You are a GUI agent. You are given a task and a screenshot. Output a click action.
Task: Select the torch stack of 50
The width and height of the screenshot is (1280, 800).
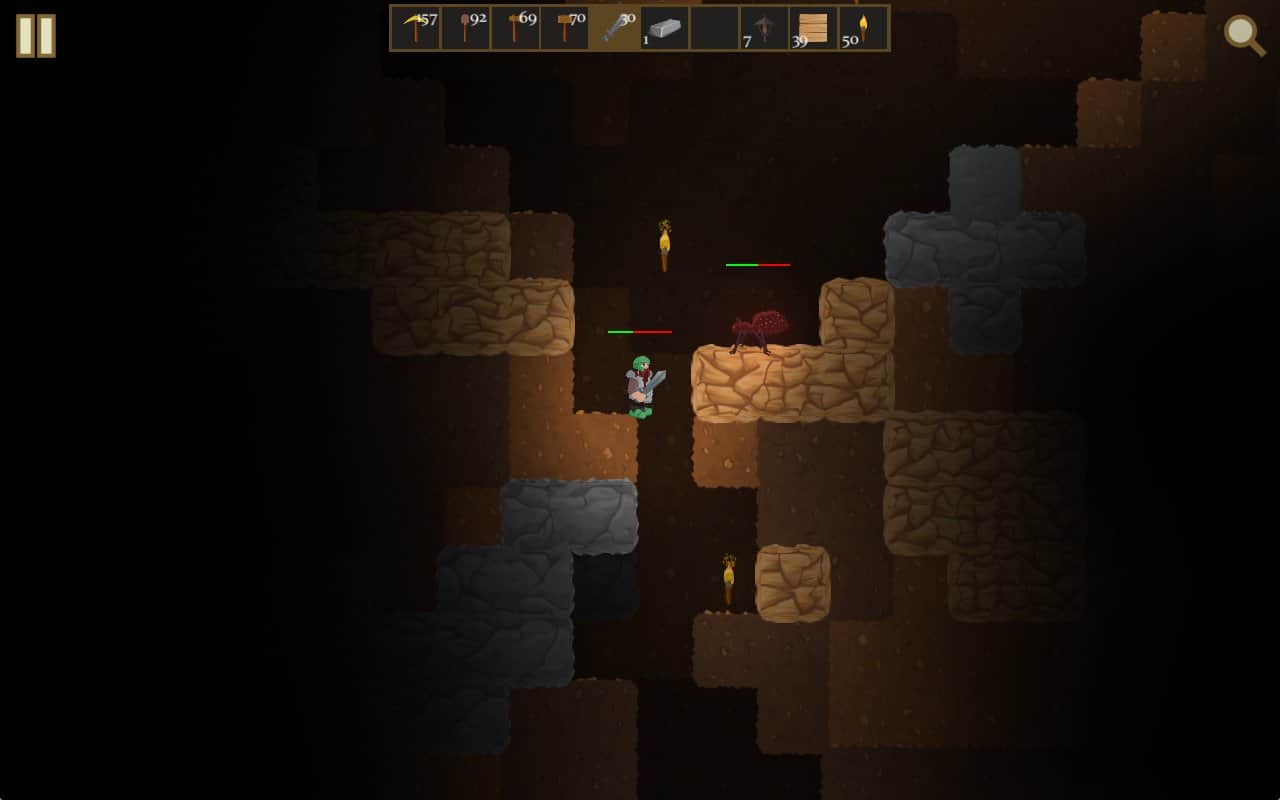[x=863, y=28]
